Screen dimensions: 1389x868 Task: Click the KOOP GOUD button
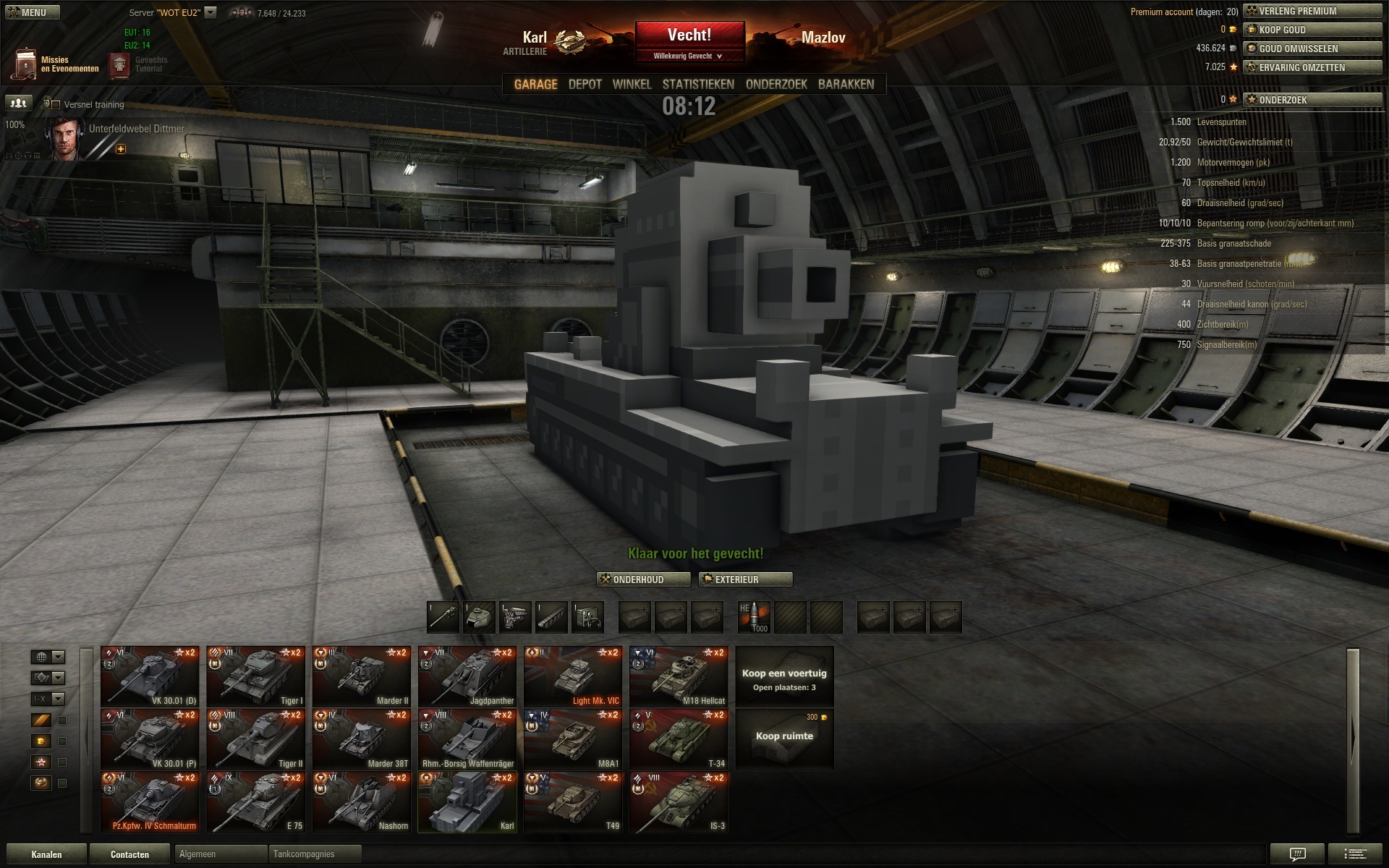(1312, 30)
